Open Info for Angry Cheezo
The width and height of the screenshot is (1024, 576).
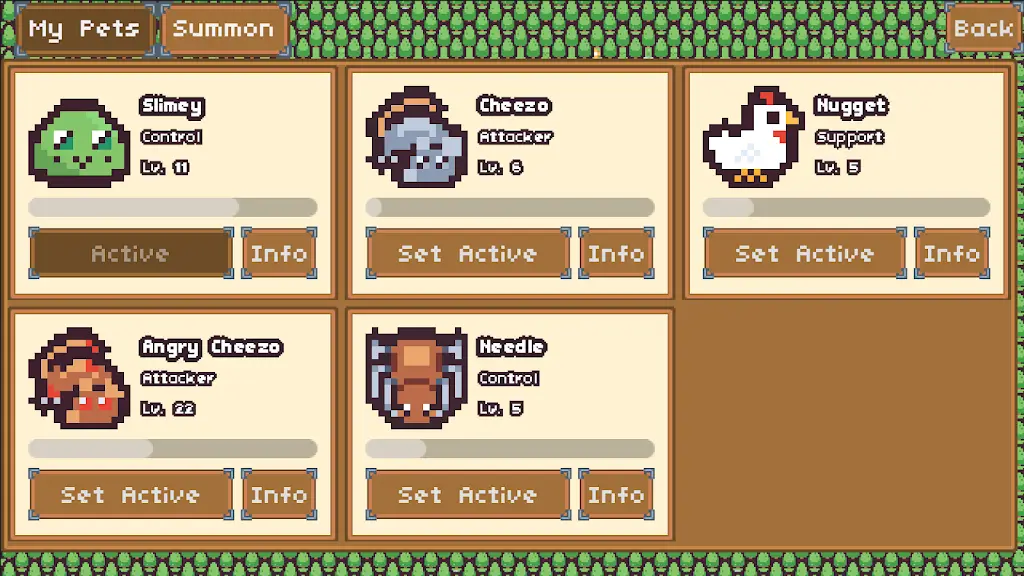(279, 495)
